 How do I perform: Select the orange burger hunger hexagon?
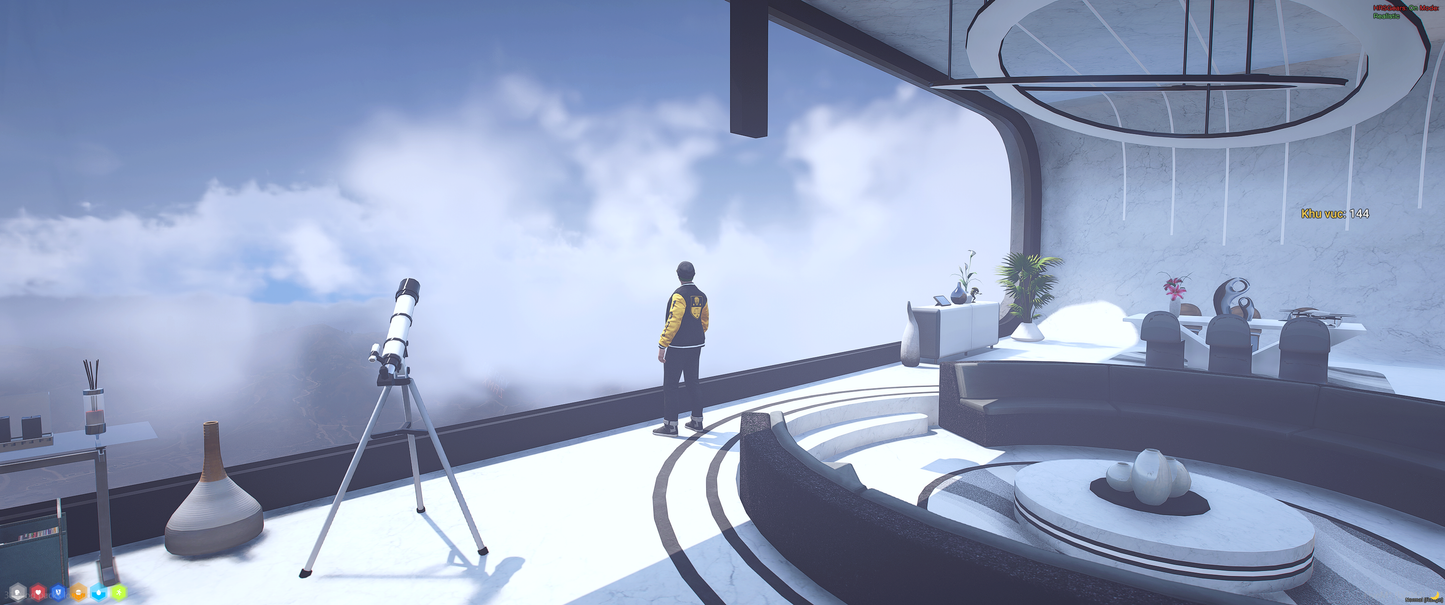click(x=78, y=592)
